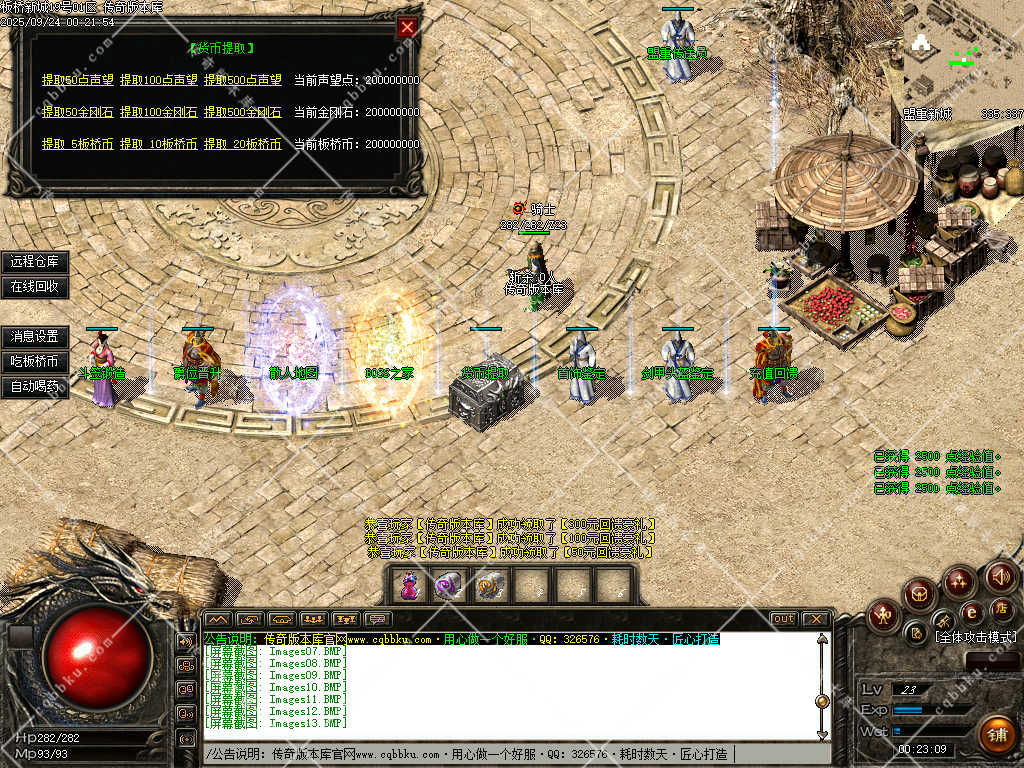Toggle 吃板桥币 side button
Viewport: 1024px width, 768px height.
click(35, 362)
